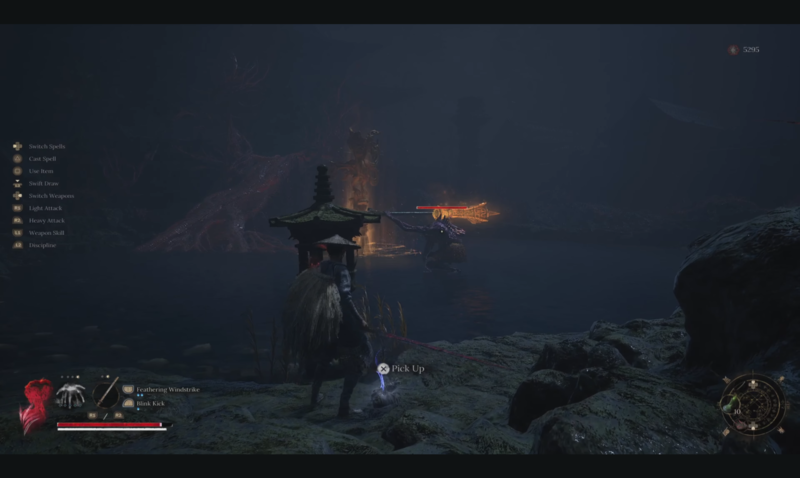The height and width of the screenshot is (478, 800).
Task: Activate the Feathering Windstrike skill
Action: click(x=167, y=388)
